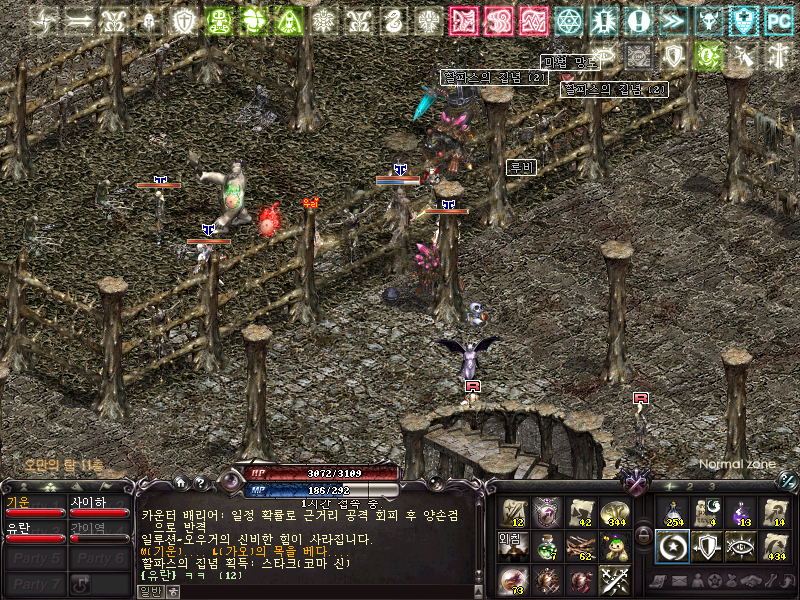
Task: Click the leave party arrow button
Action: tap(82, 584)
